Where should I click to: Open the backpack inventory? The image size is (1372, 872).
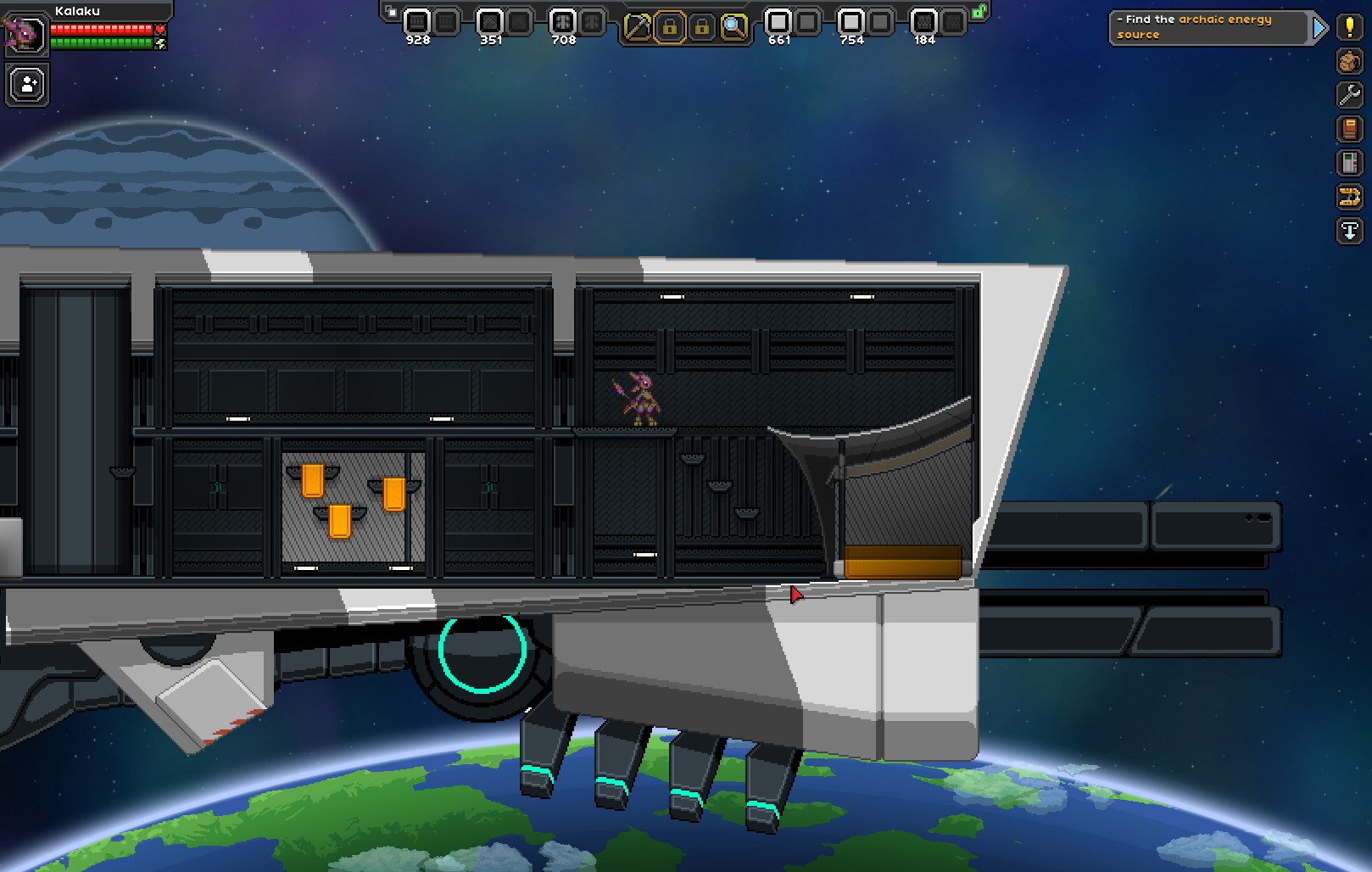(x=1349, y=61)
